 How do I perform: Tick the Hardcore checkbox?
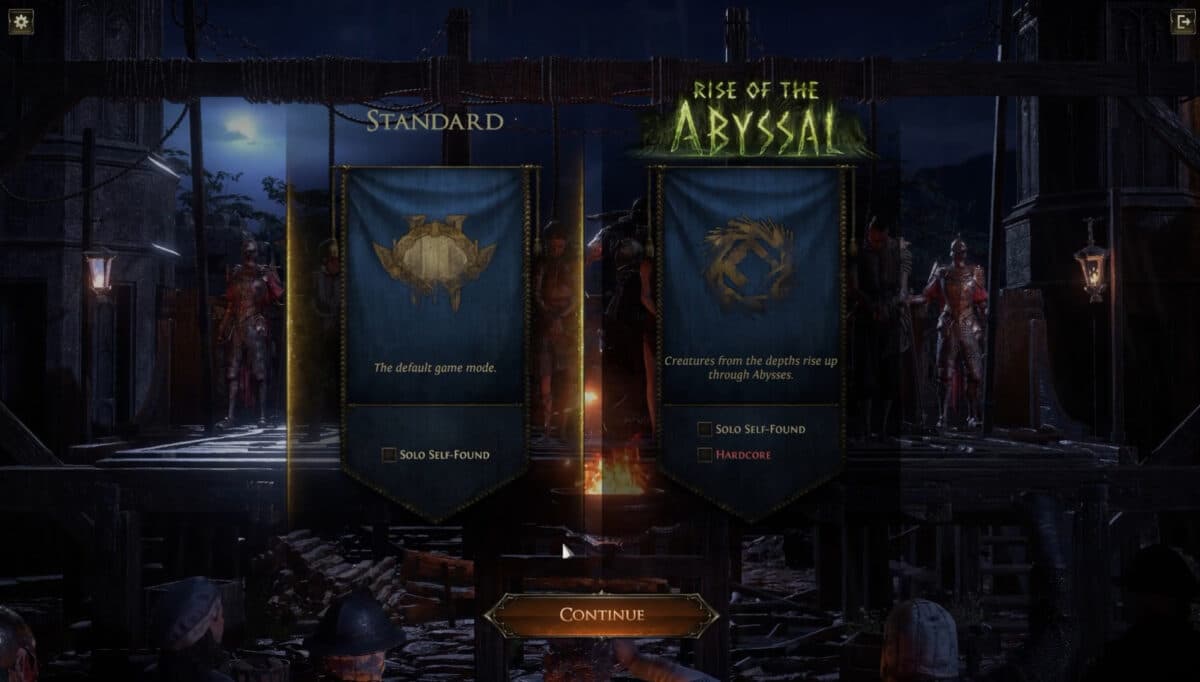pyautogui.click(x=705, y=455)
